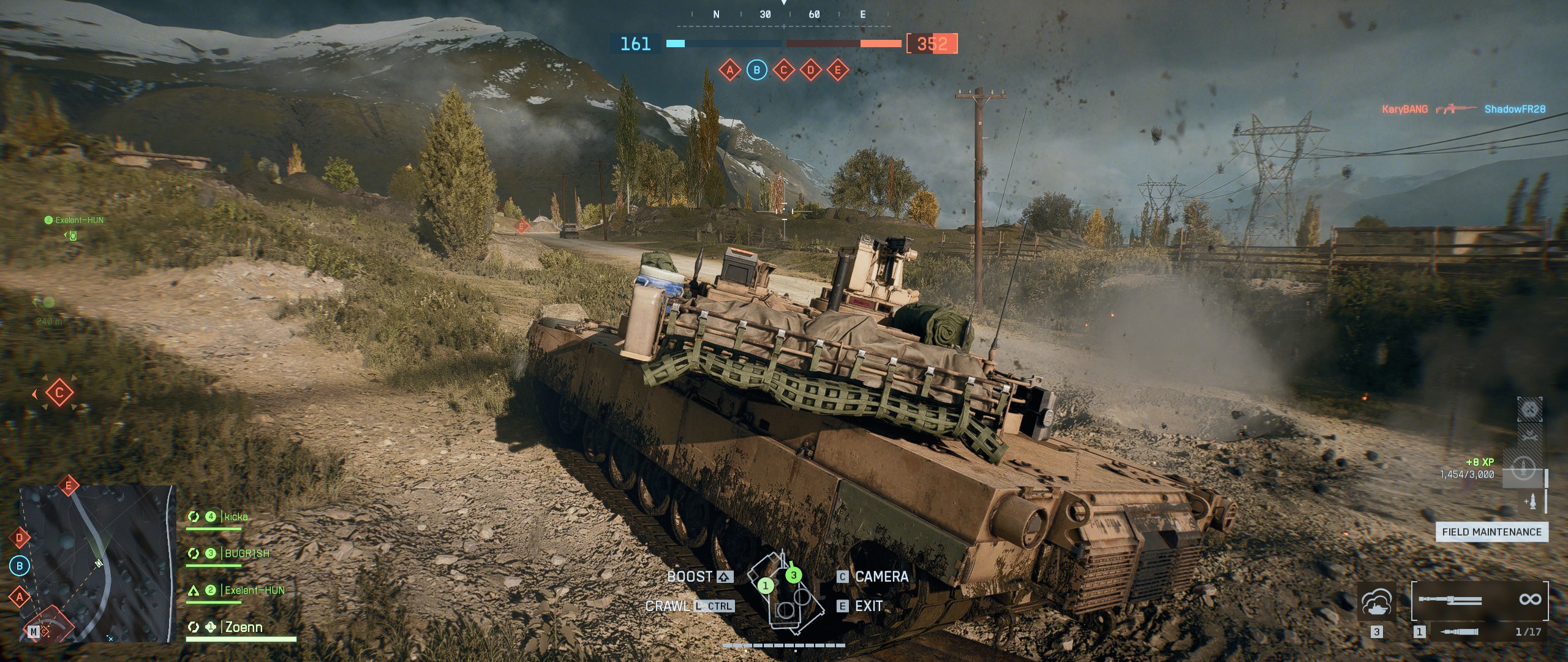This screenshot has height=662, width=1568.
Task: Click the shell reload cooldown icon
Action: tap(1523, 470)
